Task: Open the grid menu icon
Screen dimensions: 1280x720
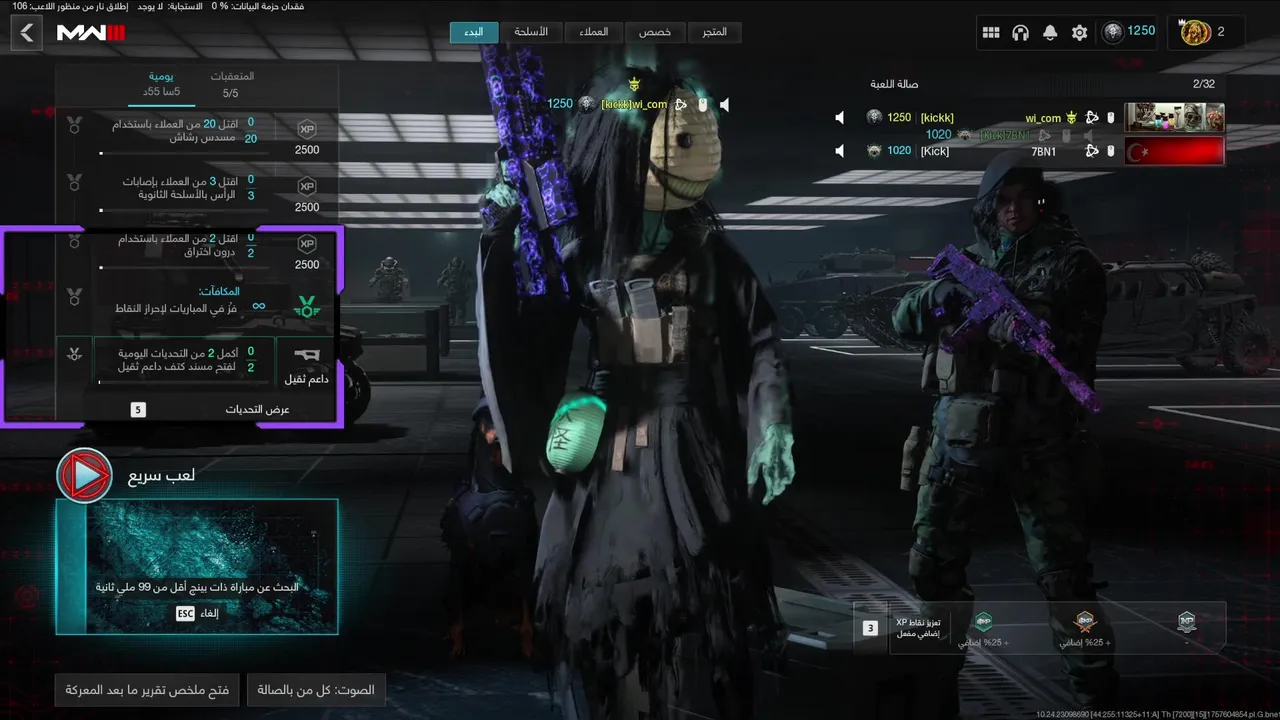Action: click(991, 33)
